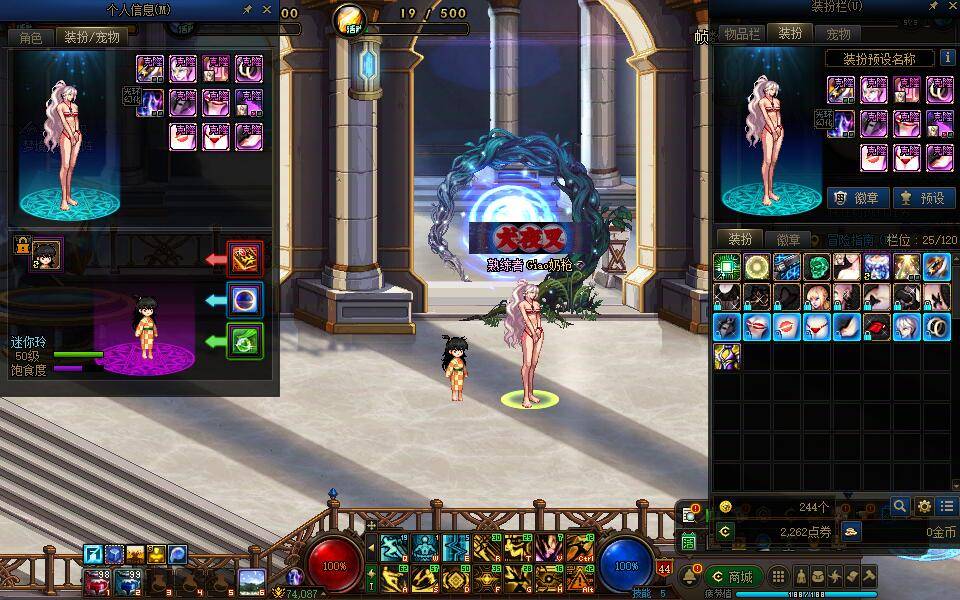The width and height of the screenshot is (960, 600).
Task: Open the 预设 preset button
Action: pos(922,198)
